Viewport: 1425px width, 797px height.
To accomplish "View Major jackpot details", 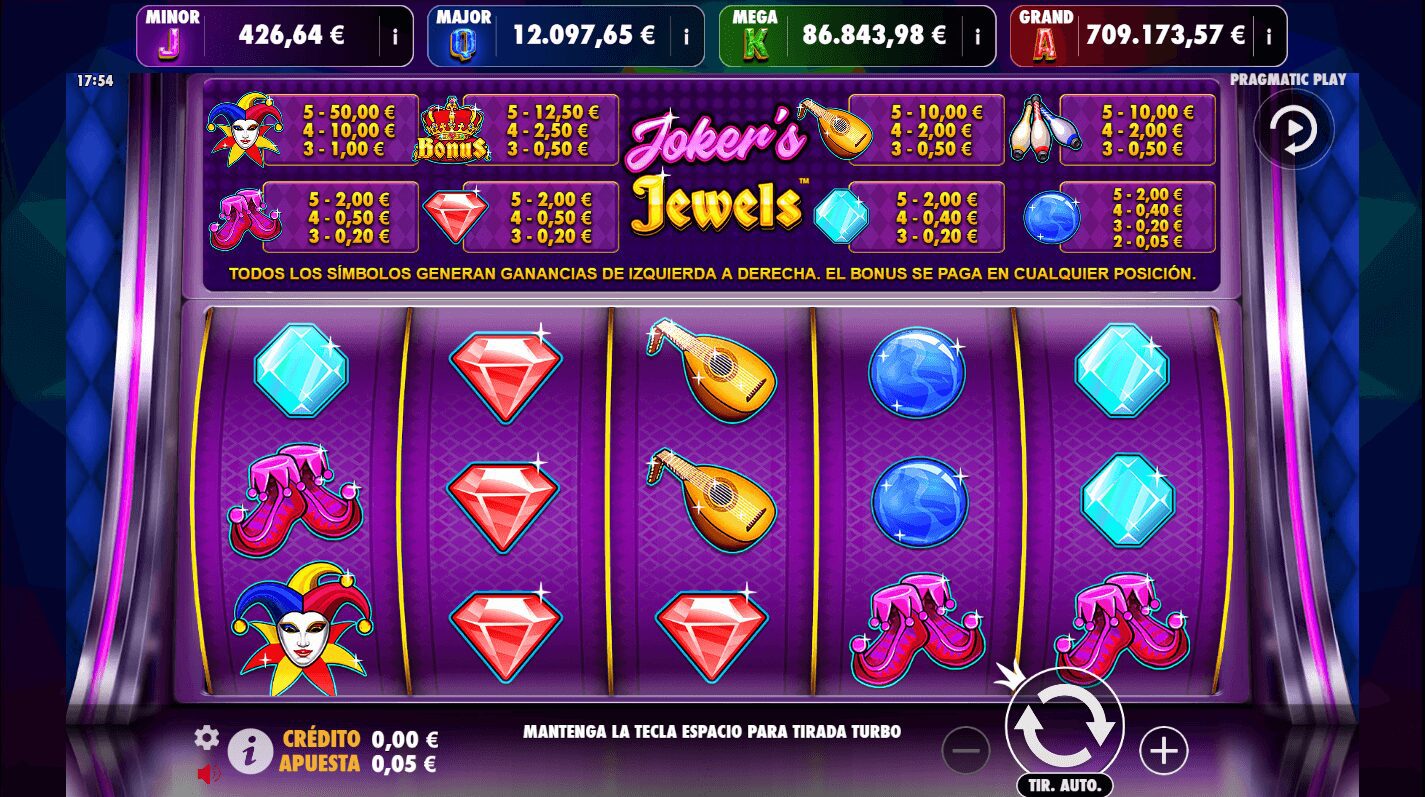I will [685, 34].
